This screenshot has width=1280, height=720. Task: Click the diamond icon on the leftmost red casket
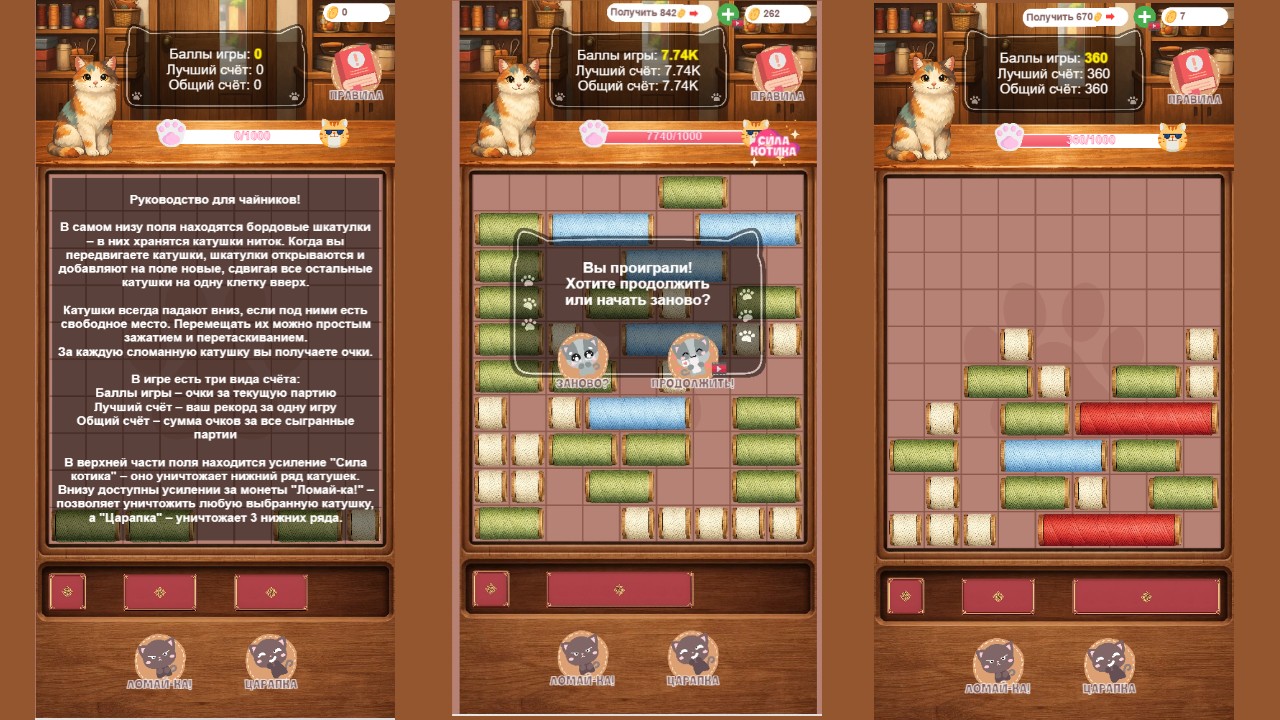click(67, 592)
